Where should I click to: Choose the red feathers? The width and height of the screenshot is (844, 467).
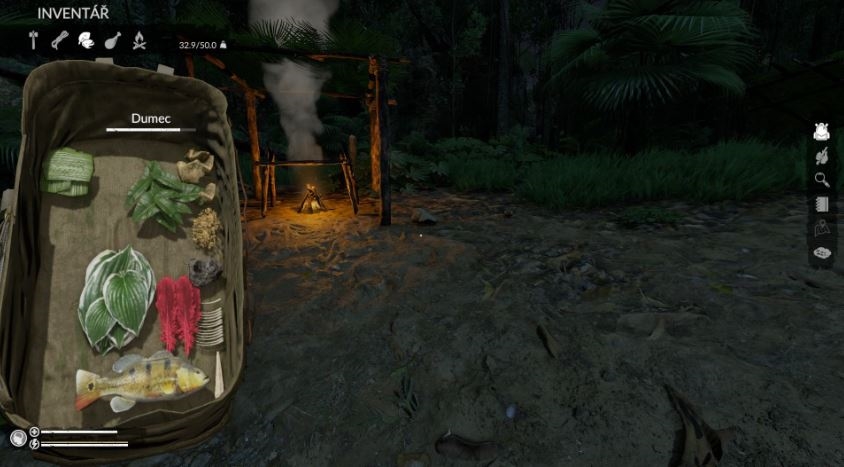(x=179, y=313)
